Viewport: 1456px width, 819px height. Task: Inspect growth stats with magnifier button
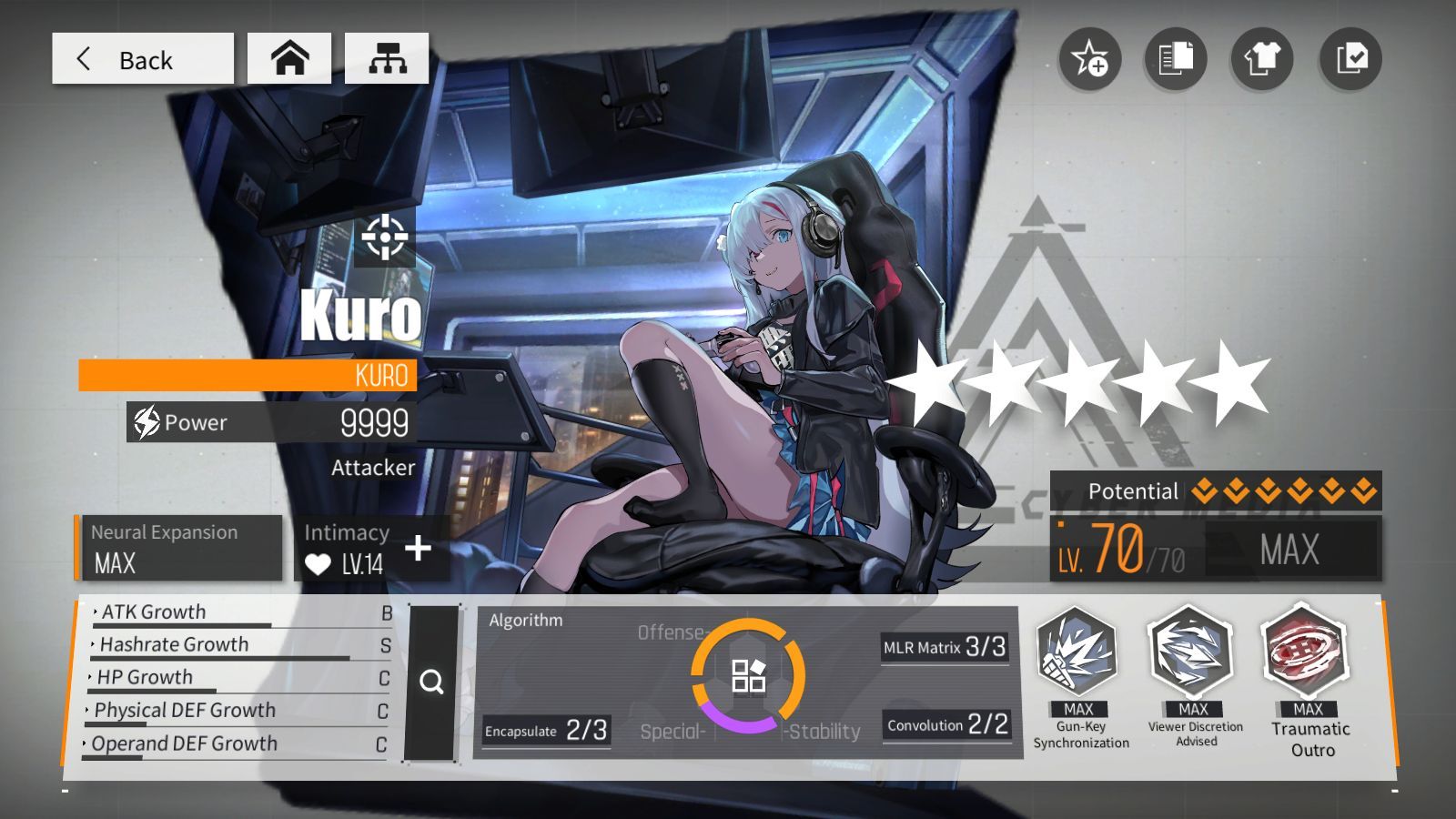pyautogui.click(x=431, y=682)
